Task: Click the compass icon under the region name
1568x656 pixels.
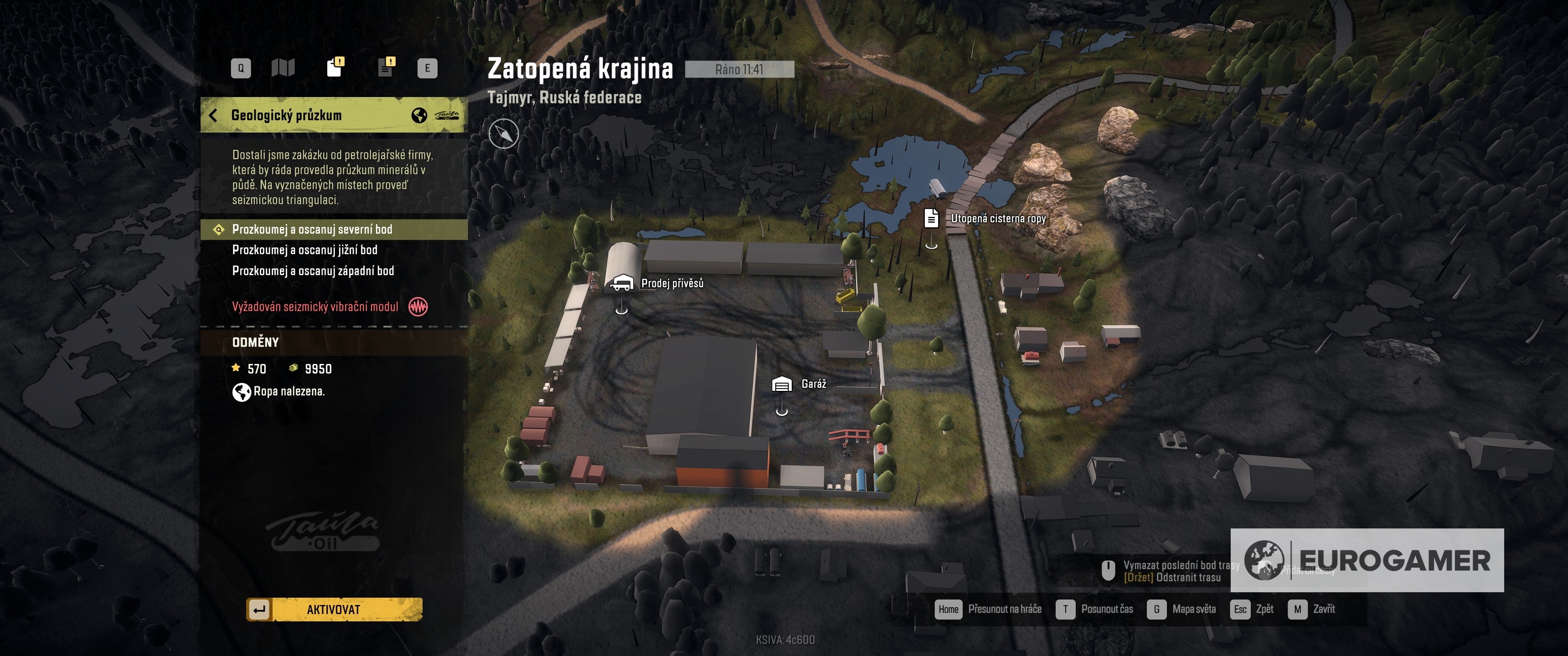Action: (503, 134)
